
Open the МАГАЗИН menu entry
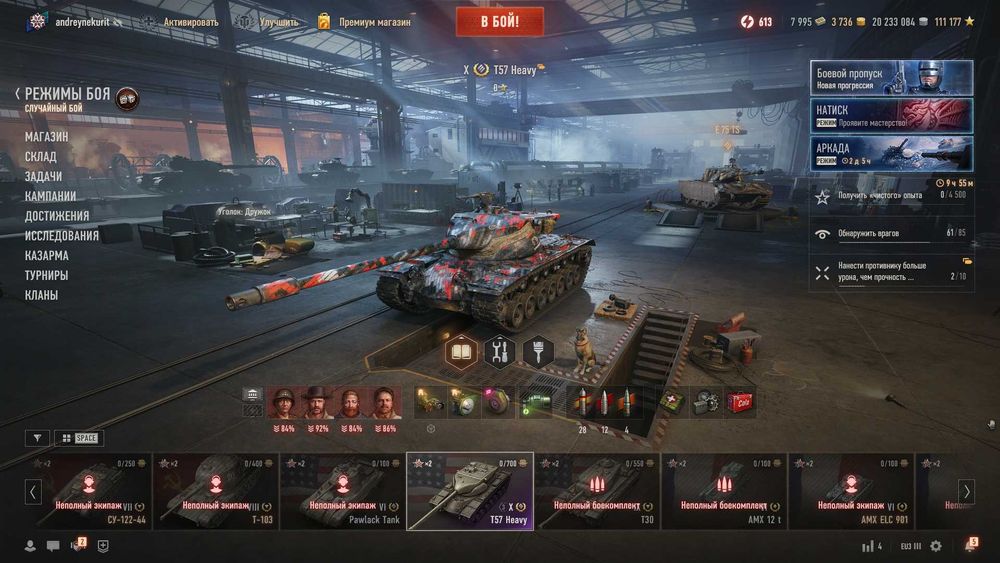tap(47, 136)
